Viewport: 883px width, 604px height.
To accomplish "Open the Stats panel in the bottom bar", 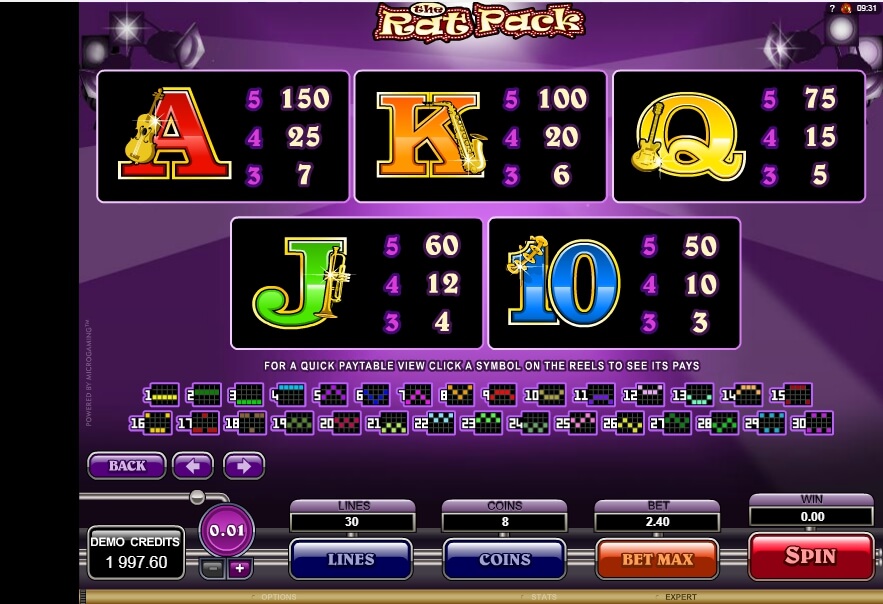I will [x=545, y=597].
